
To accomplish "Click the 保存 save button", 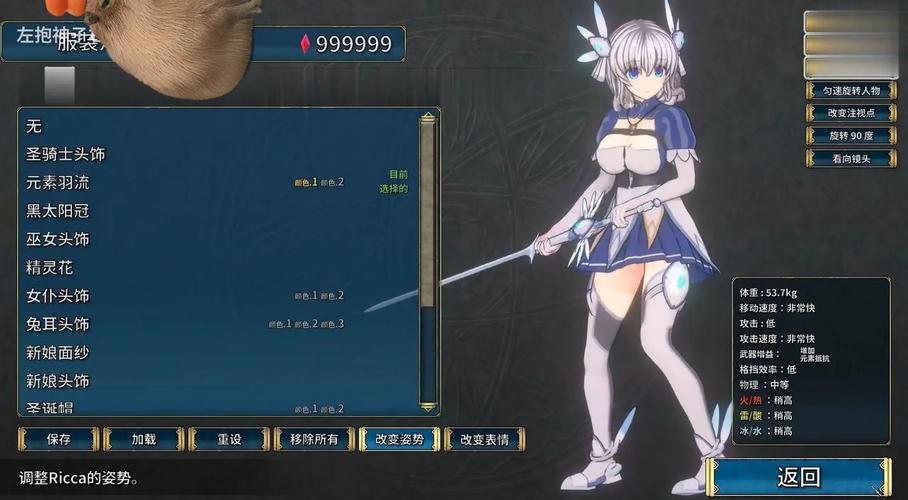I will tap(59, 439).
